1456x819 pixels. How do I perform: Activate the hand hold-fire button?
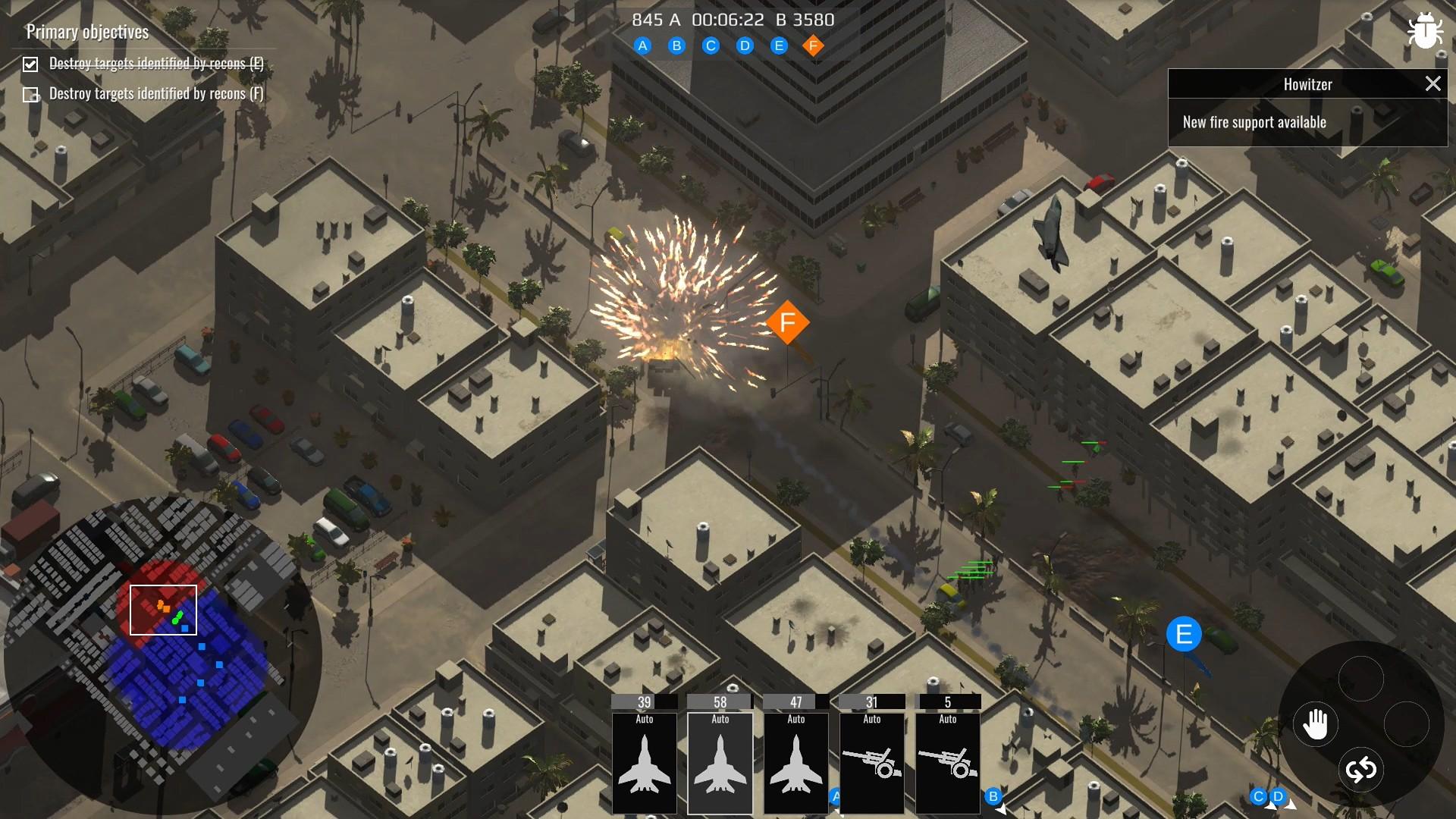coord(1316,724)
